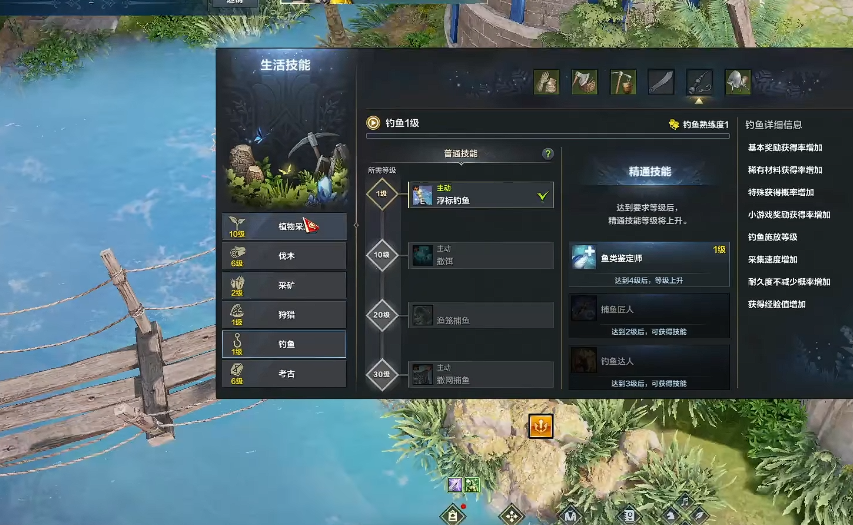Click the green question mark help icon
This screenshot has height=525, width=853.
548,154
